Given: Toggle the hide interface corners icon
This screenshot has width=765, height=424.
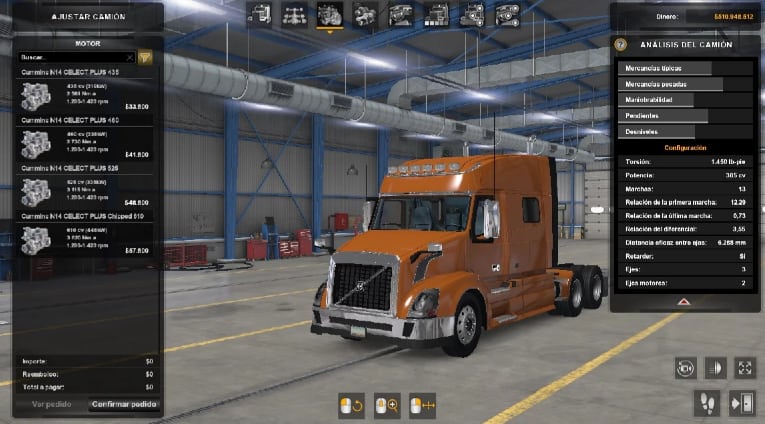Looking at the screenshot, I should 745,368.
